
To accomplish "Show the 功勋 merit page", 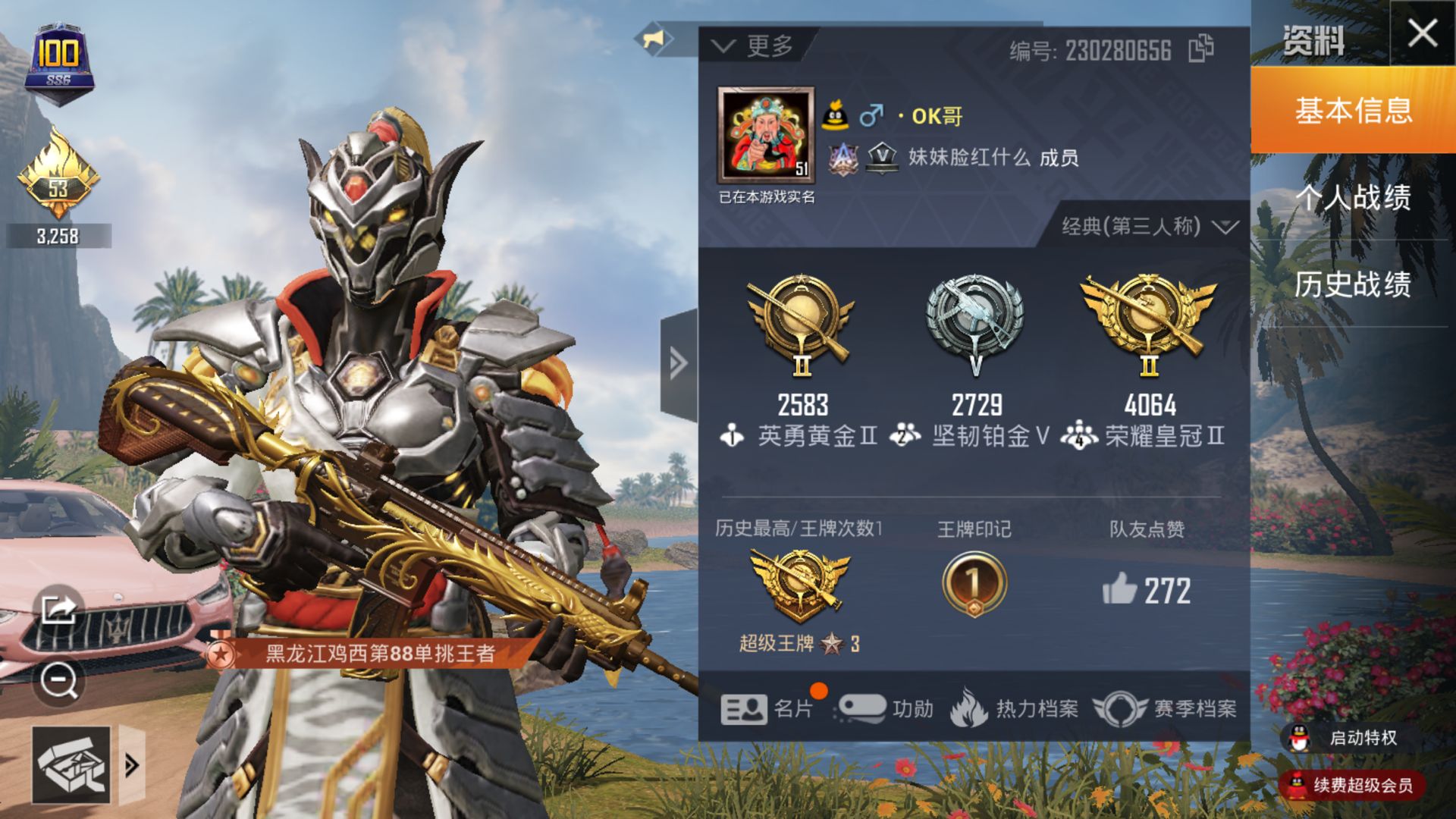I will (x=886, y=709).
